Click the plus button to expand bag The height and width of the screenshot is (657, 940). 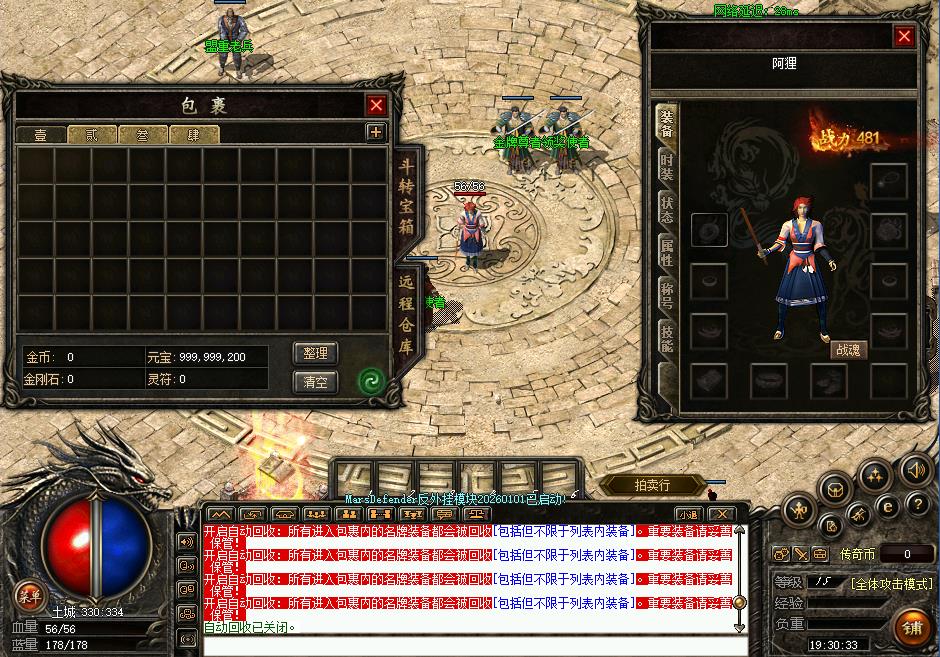[375, 132]
